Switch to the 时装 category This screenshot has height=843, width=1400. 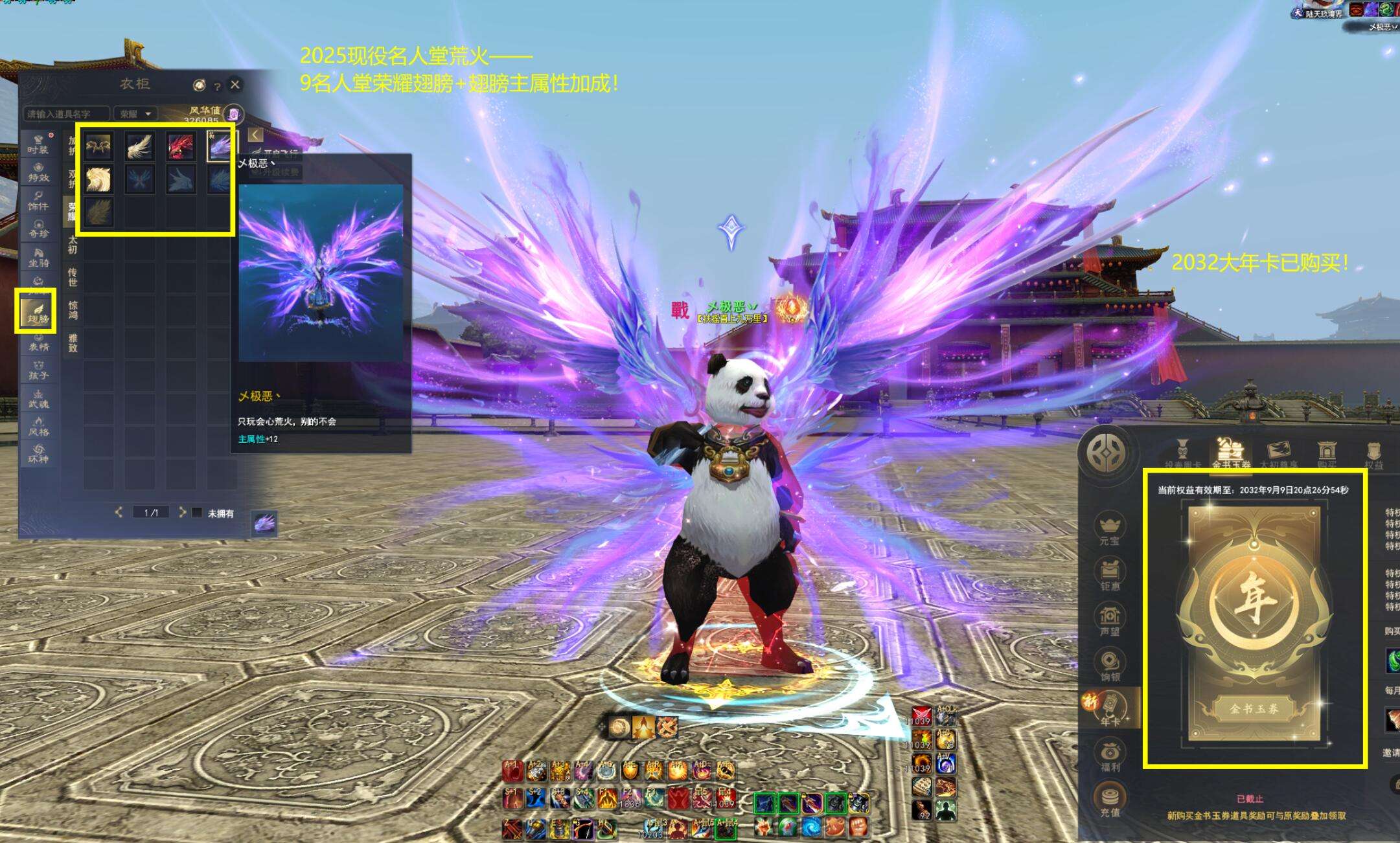click(38, 144)
